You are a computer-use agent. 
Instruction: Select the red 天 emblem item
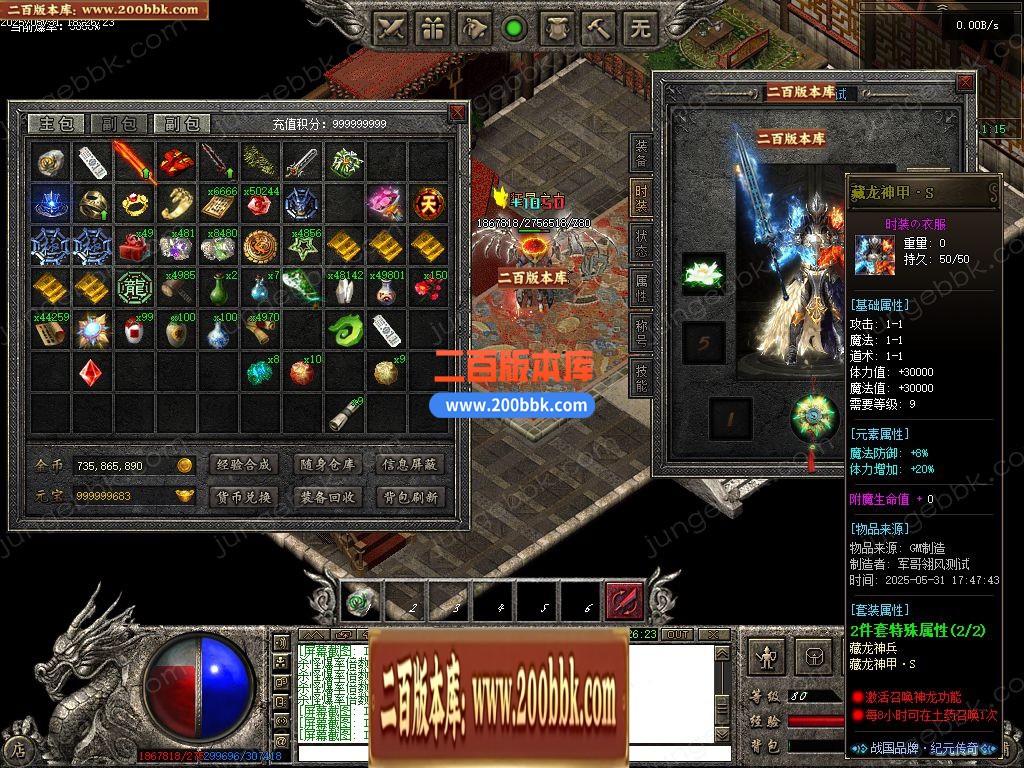point(430,203)
